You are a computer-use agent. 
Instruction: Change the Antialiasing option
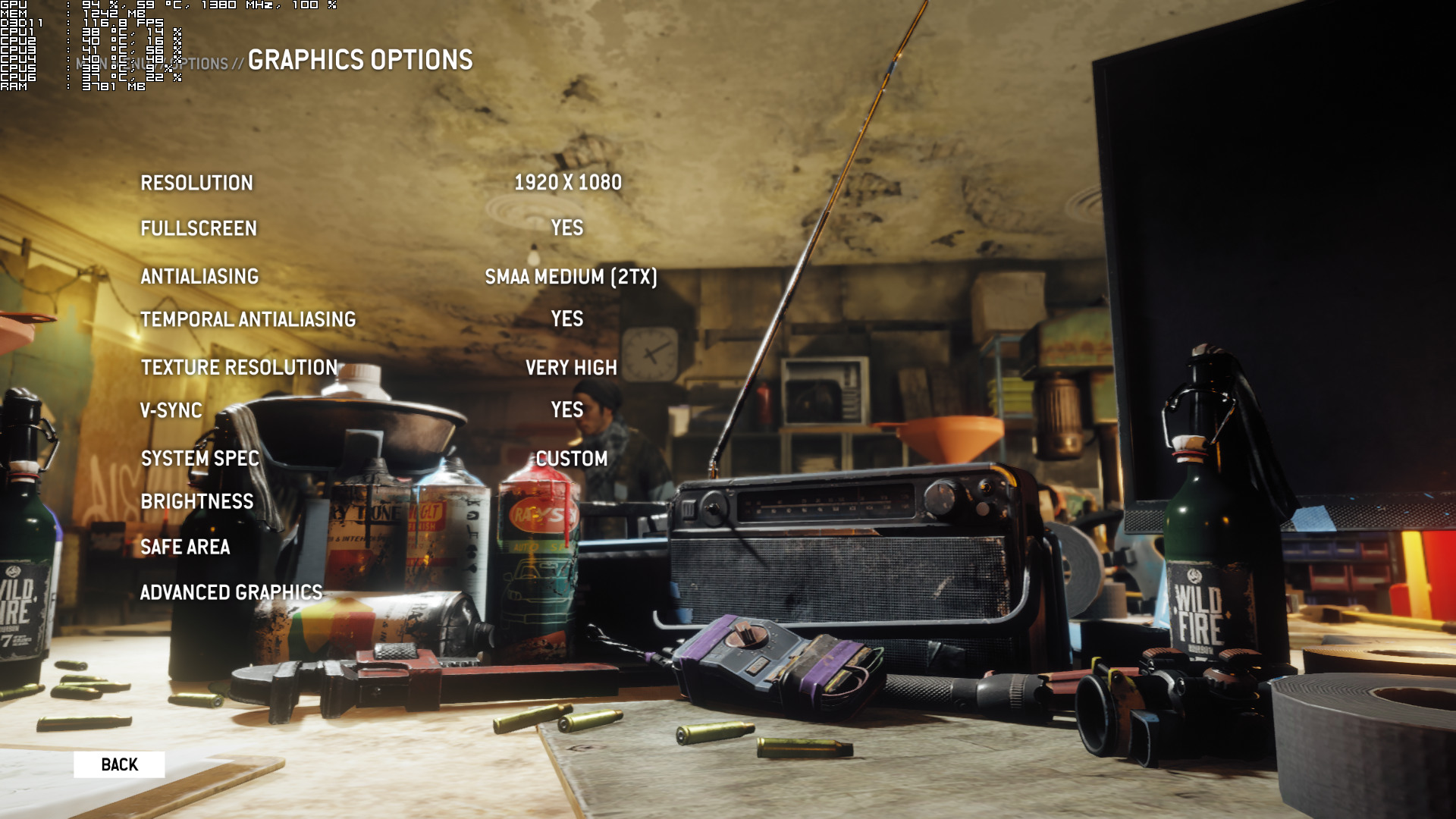pyautogui.click(x=199, y=276)
